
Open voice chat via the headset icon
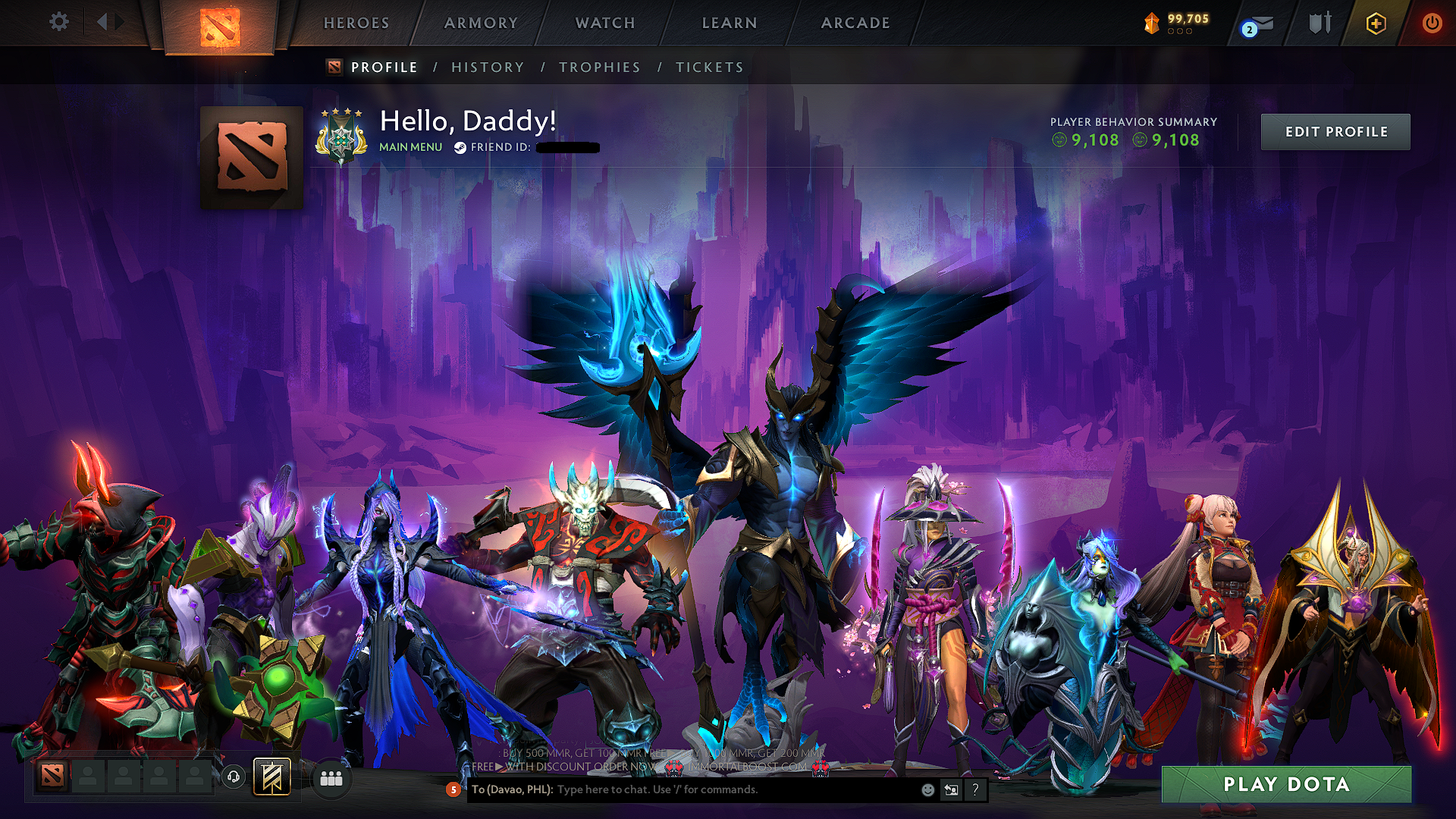pyautogui.click(x=233, y=779)
